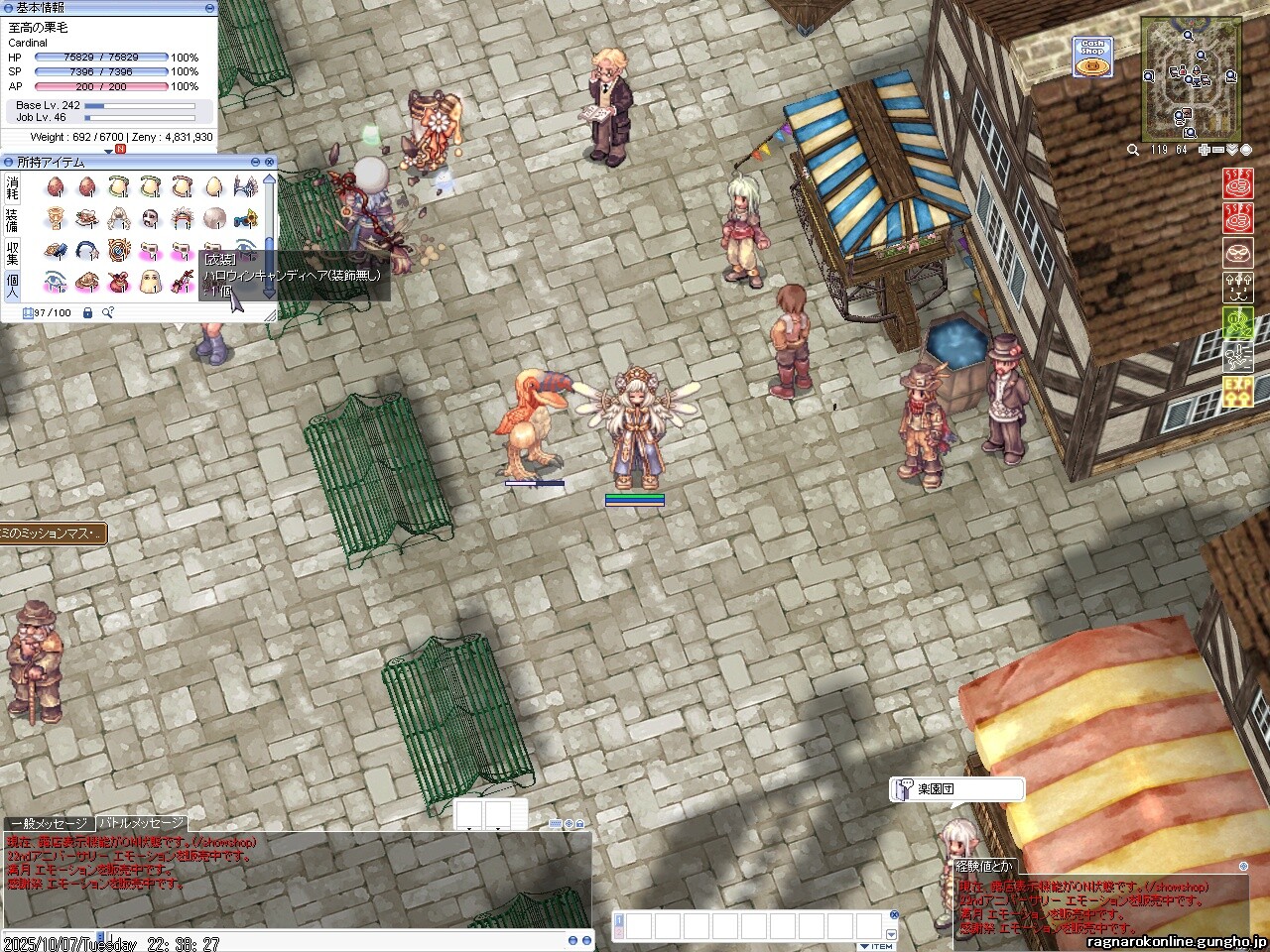Image resolution: width=1270 pixels, height=952 pixels.
Task: Click the minimap magnifier search icon
Action: click(1133, 150)
